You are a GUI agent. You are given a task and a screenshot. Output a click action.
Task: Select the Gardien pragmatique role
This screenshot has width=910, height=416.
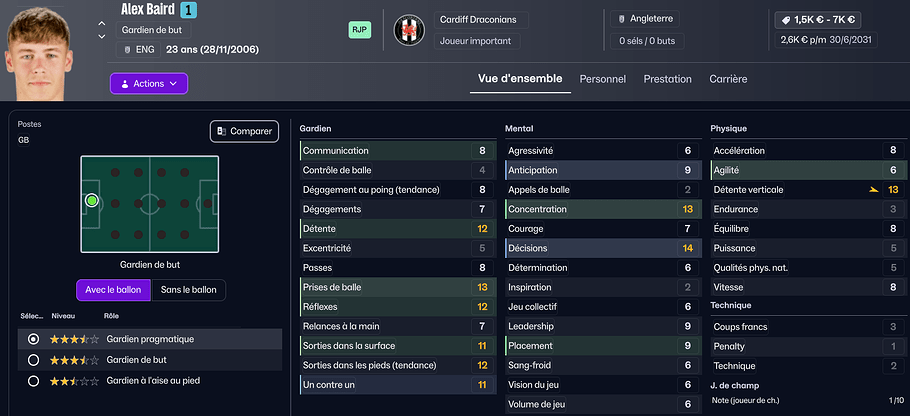34,339
